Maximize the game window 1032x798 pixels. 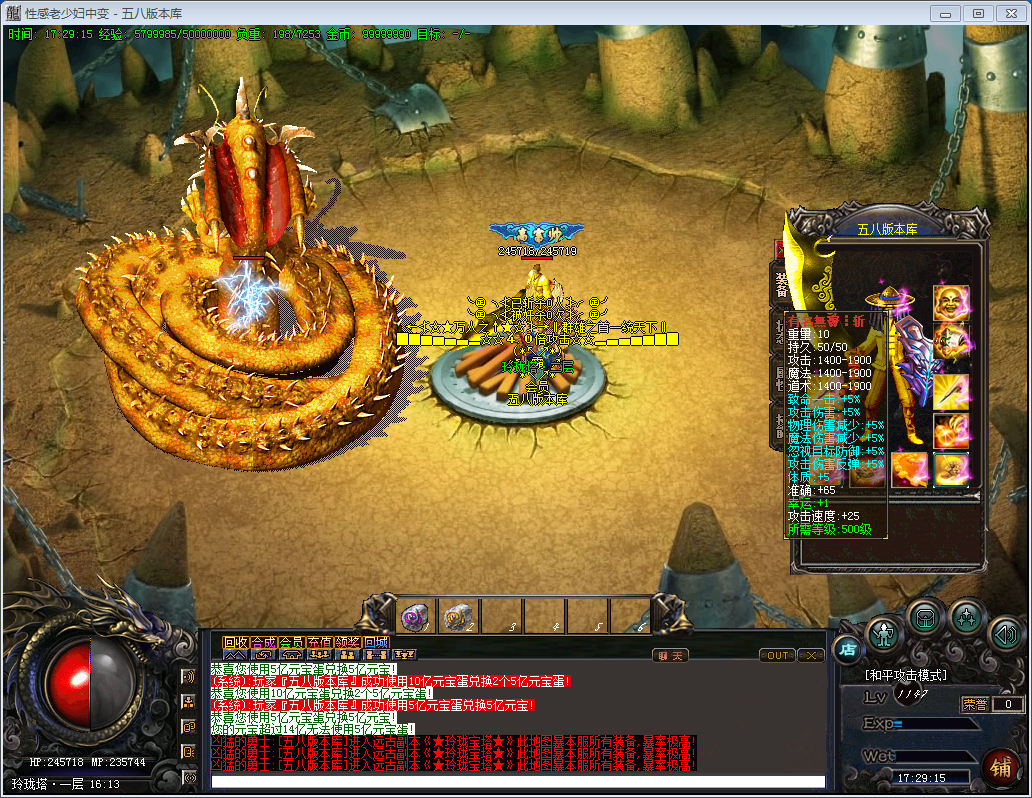pyautogui.click(x=978, y=13)
